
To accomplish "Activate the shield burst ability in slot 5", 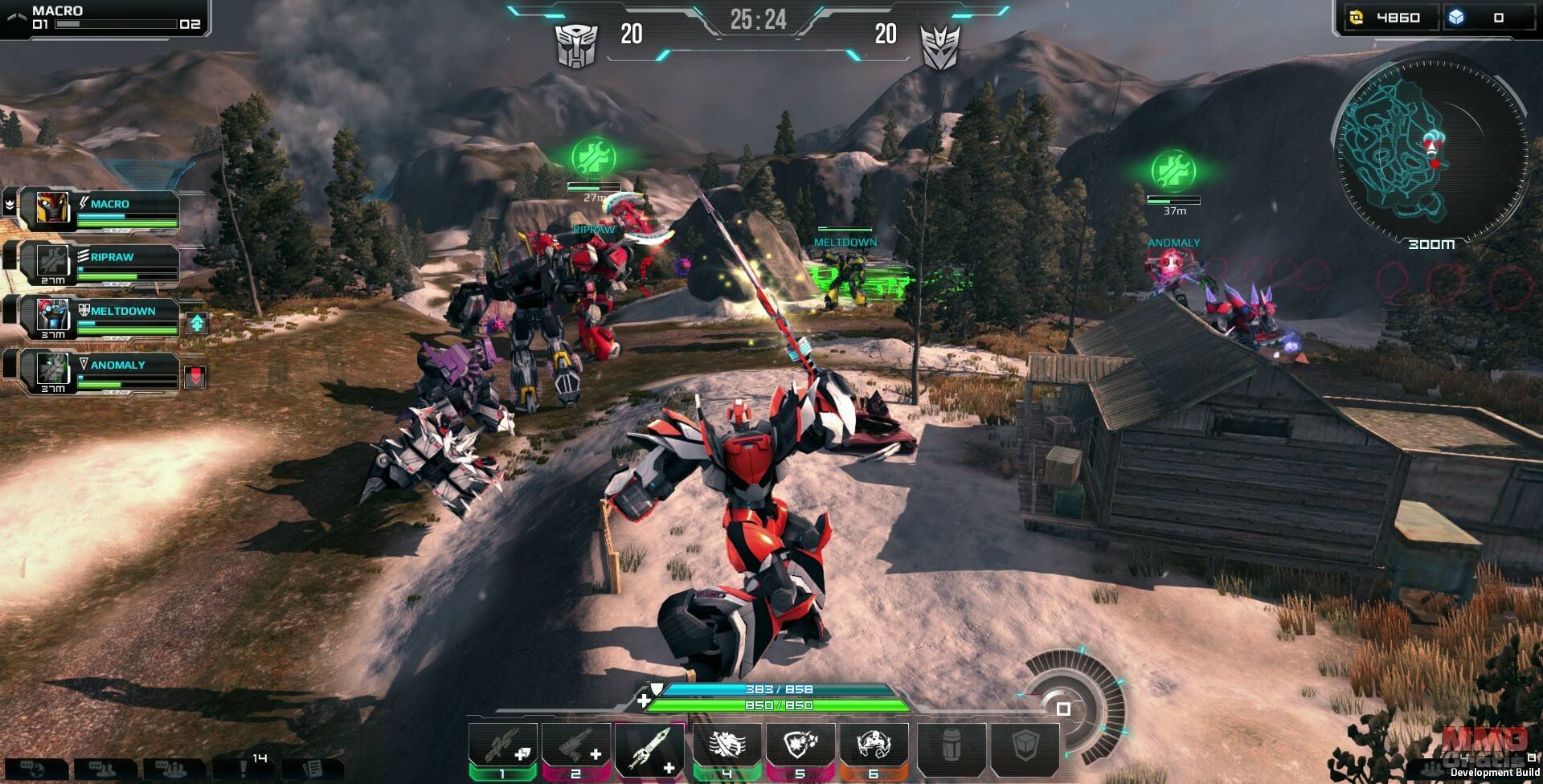I will [800, 747].
